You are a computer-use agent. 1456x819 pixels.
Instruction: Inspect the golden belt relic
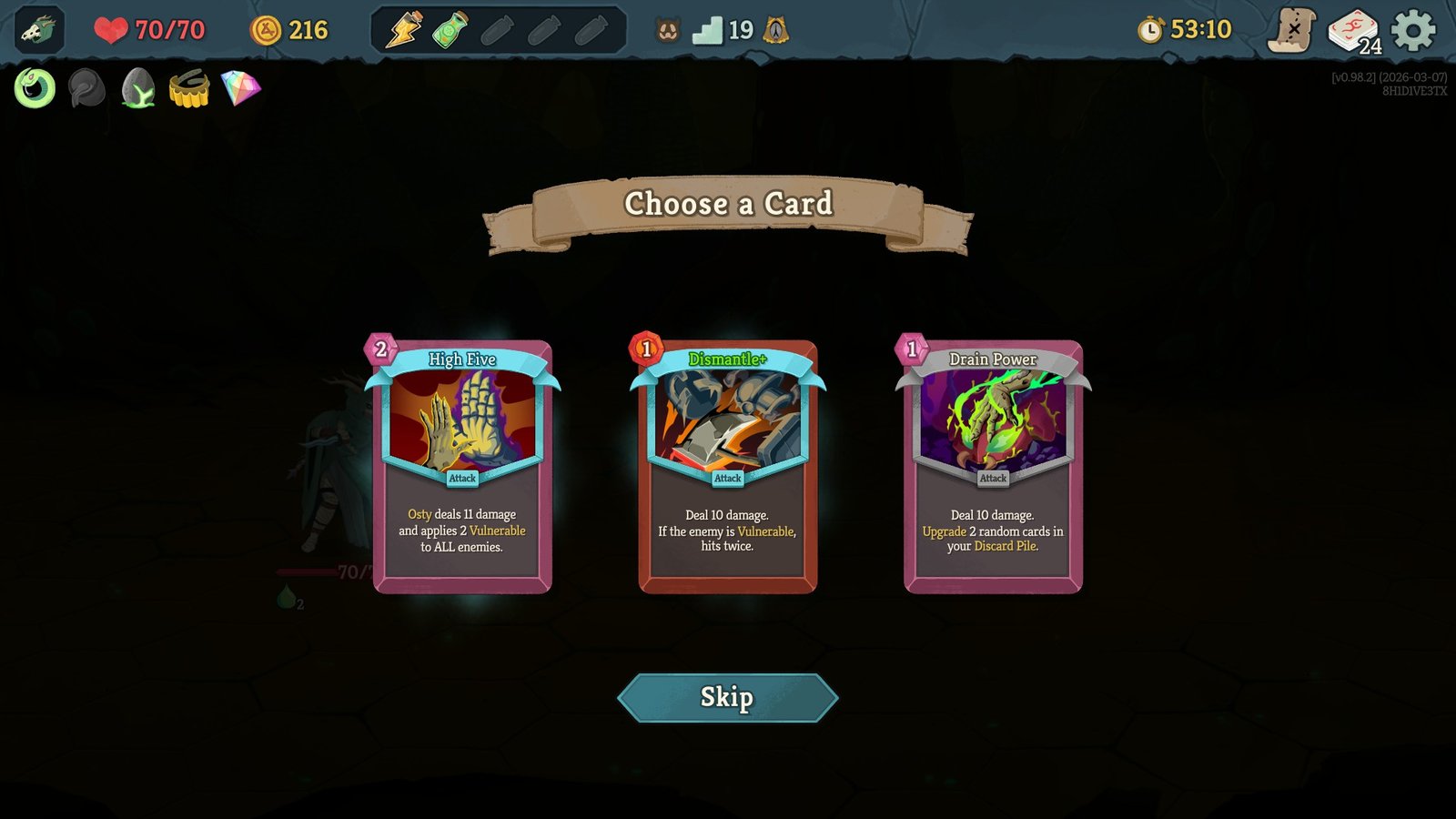coord(188,89)
